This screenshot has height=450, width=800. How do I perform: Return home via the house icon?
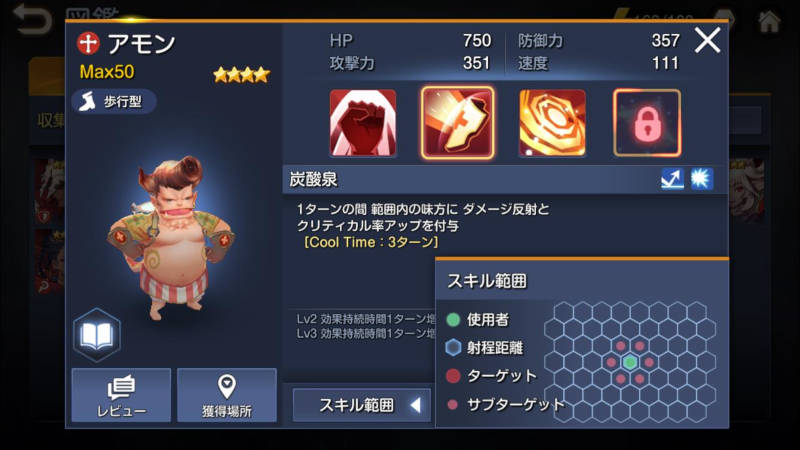point(769,19)
